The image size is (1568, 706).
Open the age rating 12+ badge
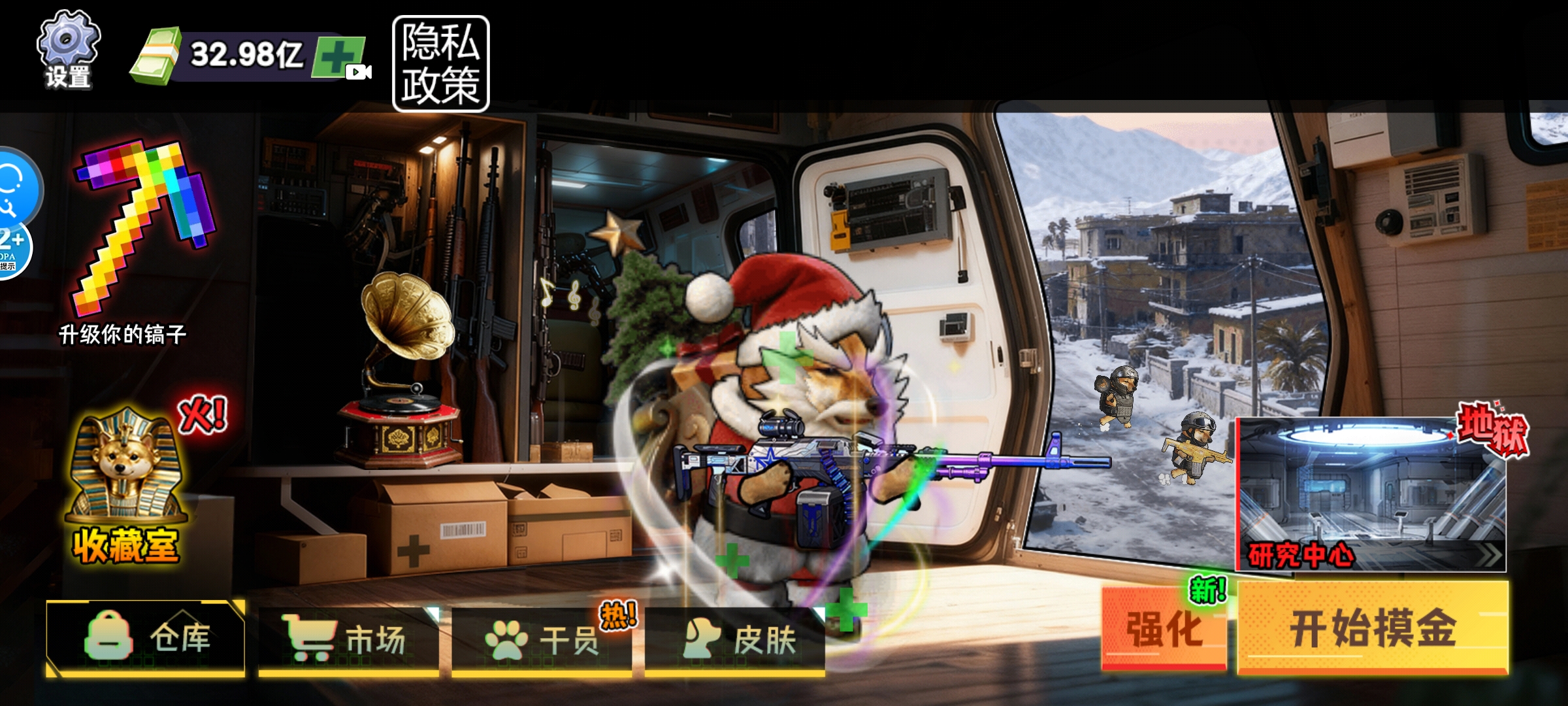[12, 250]
